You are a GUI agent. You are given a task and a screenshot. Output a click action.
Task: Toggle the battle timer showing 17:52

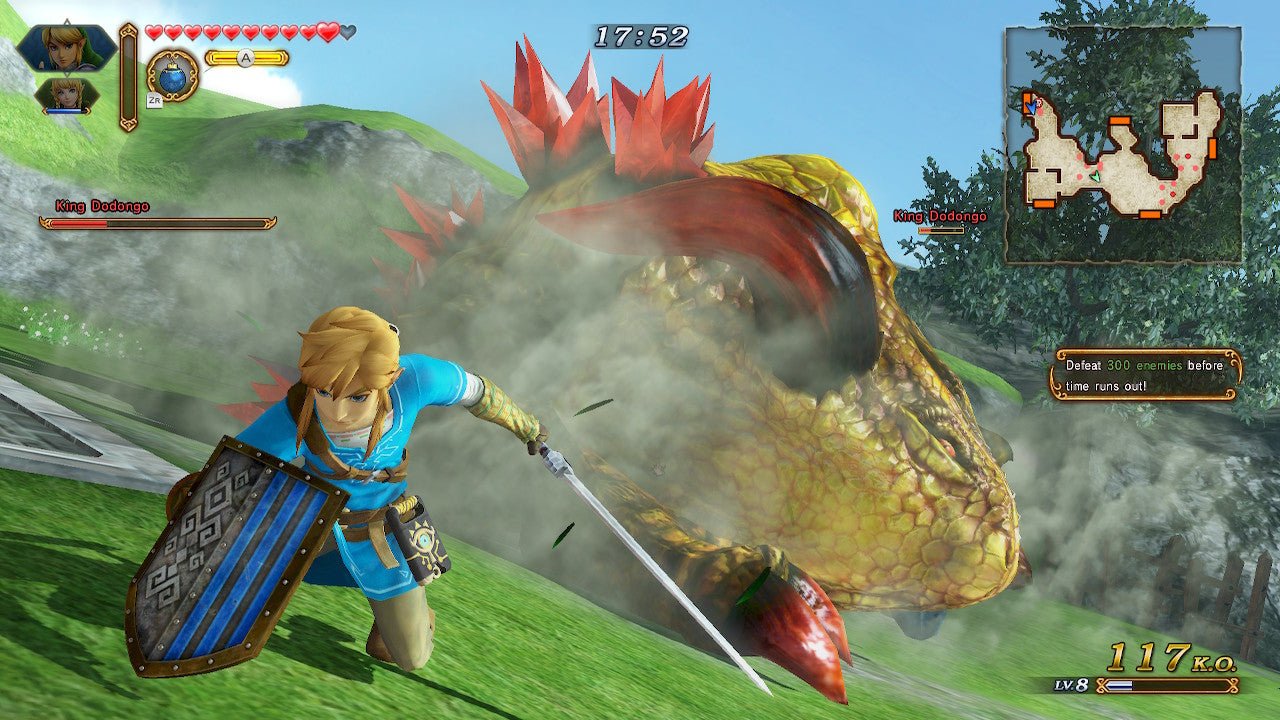(x=641, y=34)
